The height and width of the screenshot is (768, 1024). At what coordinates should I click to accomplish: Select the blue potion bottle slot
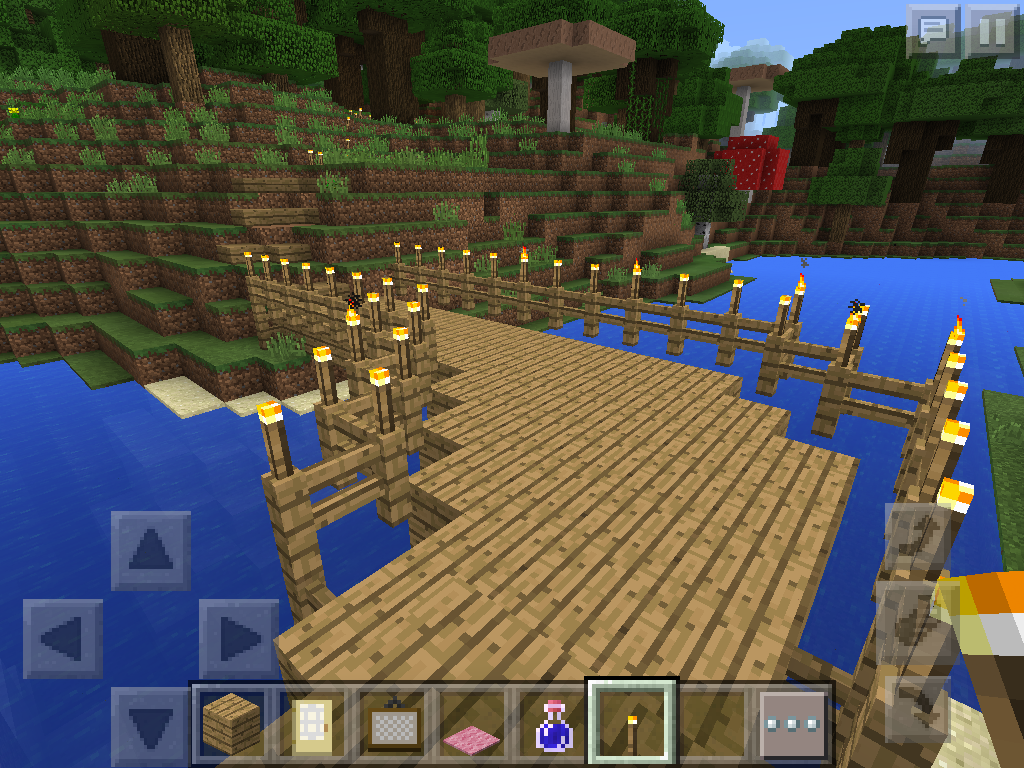point(552,722)
